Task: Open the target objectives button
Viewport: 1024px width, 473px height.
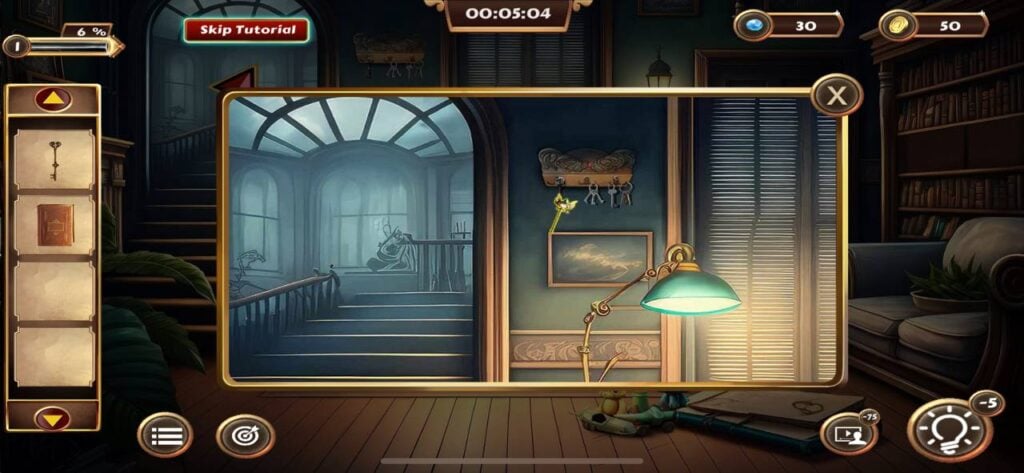Action: click(x=245, y=435)
